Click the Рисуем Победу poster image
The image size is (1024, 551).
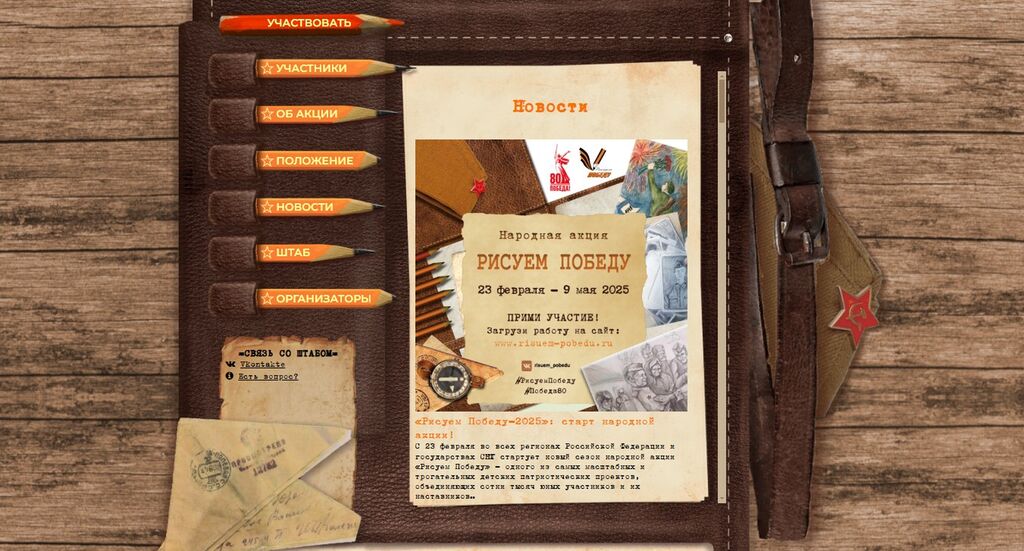pyautogui.click(x=551, y=275)
